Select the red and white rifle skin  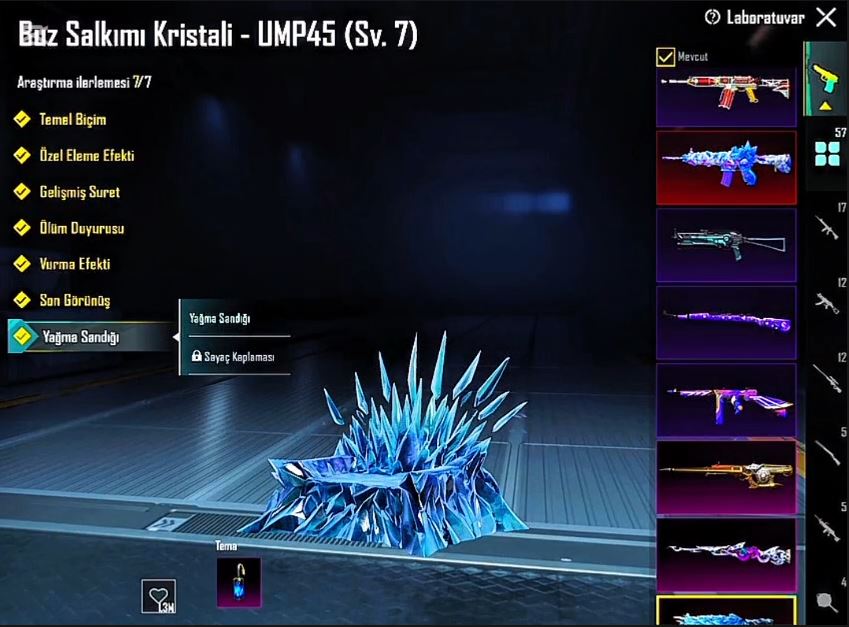725,92
